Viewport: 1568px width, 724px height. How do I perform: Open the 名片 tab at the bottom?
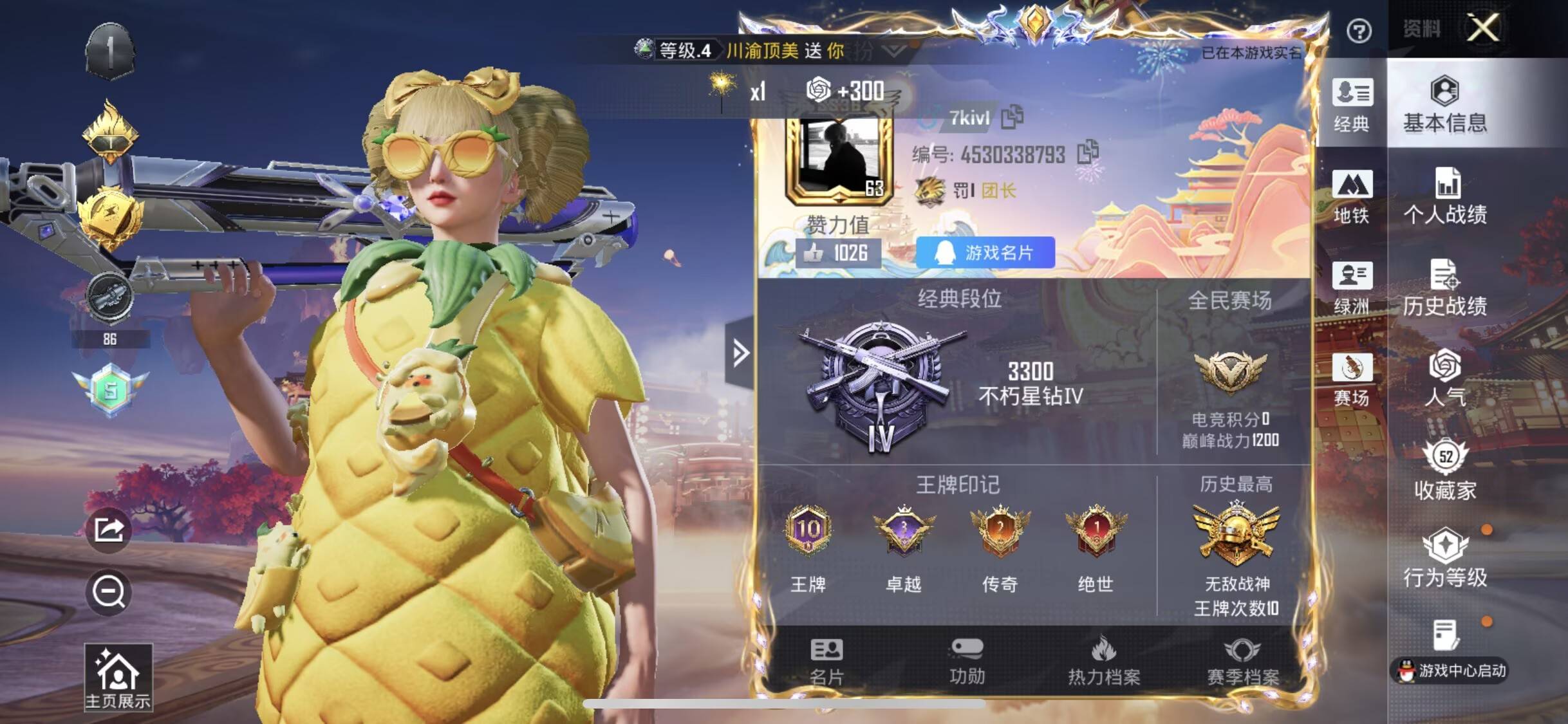(x=826, y=662)
